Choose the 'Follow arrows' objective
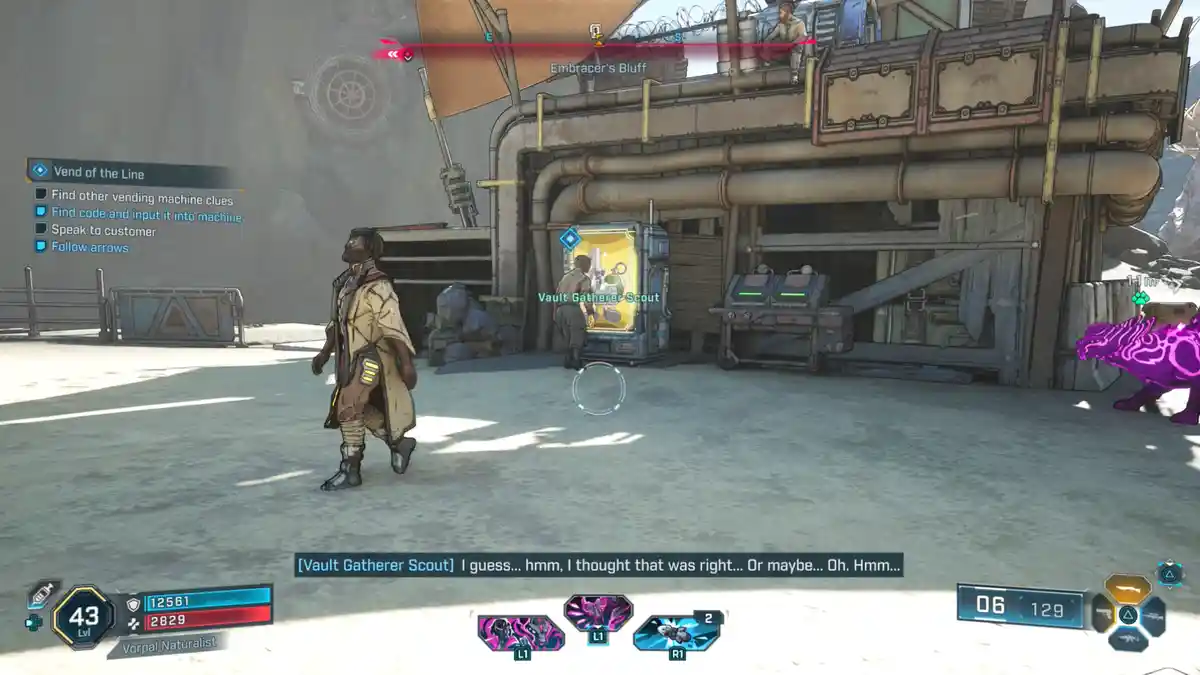1200x675 pixels. [90, 247]
